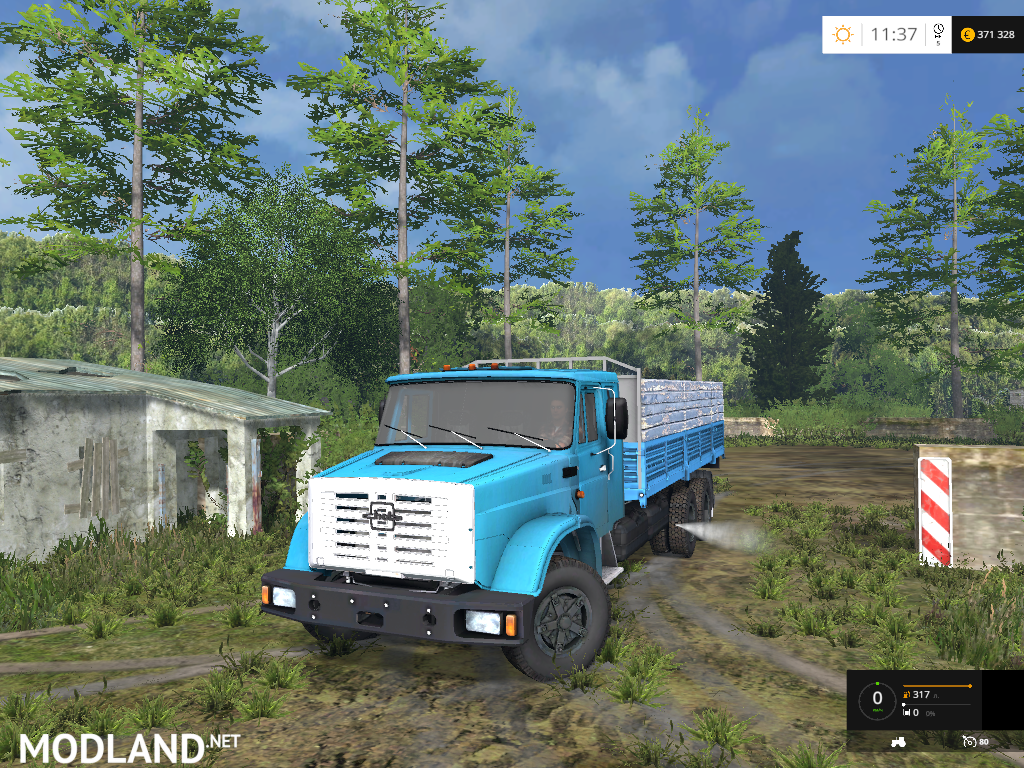
Task: Toggle the cruise control speed icon
Action: [969, 741]
